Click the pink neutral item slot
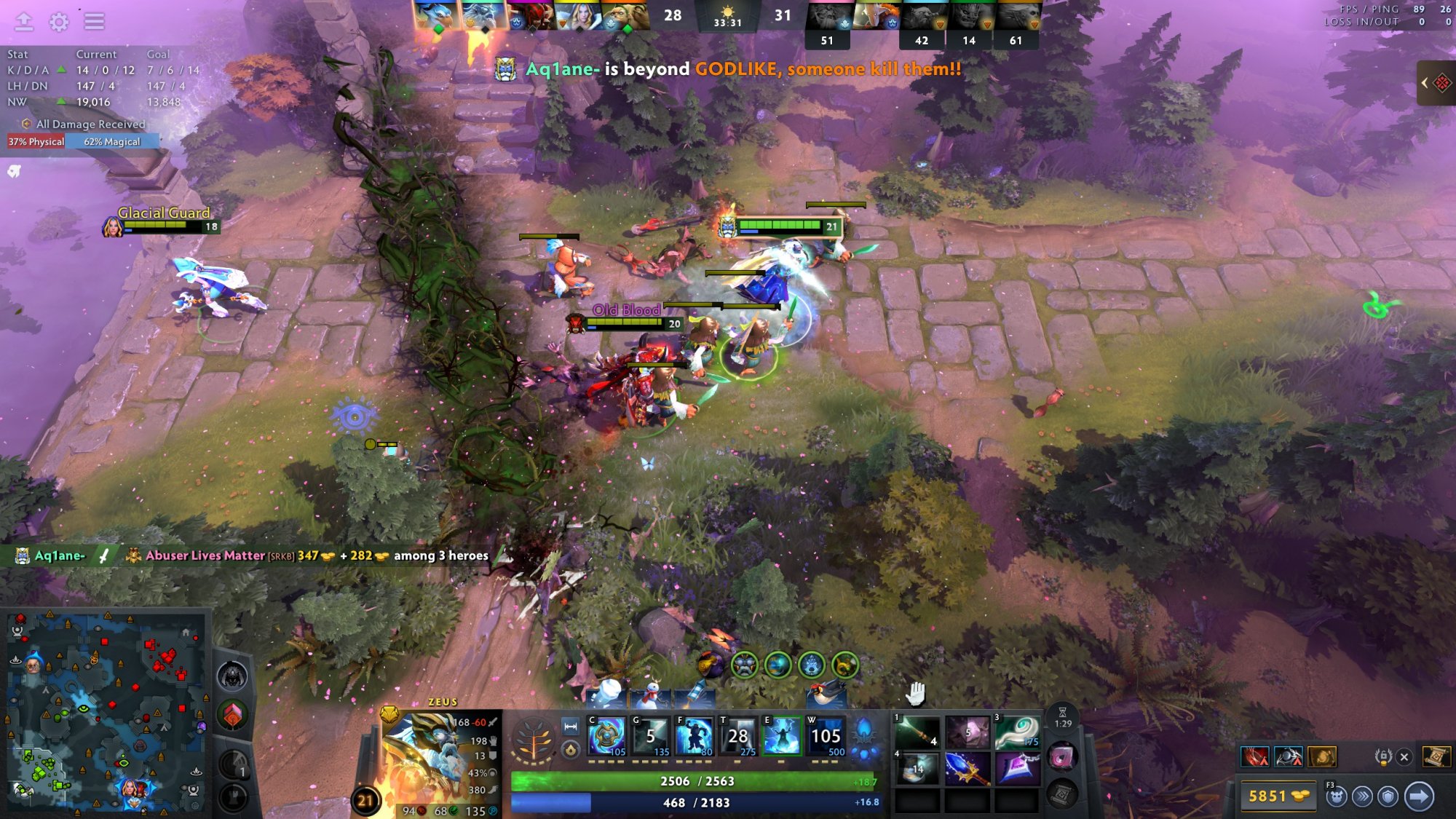1456x819 pixels. point(1062,758)
